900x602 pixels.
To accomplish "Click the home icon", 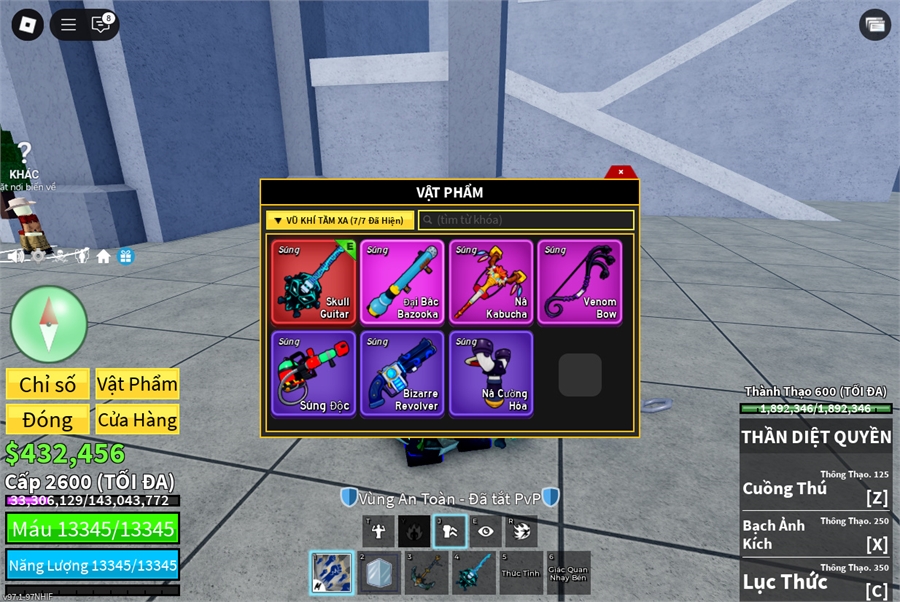I will pyautogui.click(x=104, y=256).
